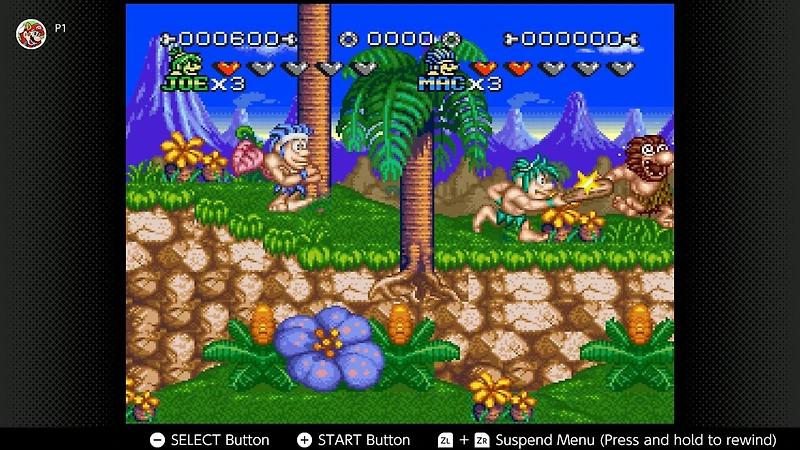The image size is (800, 450).
Task: Select Joe's green-haired portrait in the HUD
Action: coord(183,62)
